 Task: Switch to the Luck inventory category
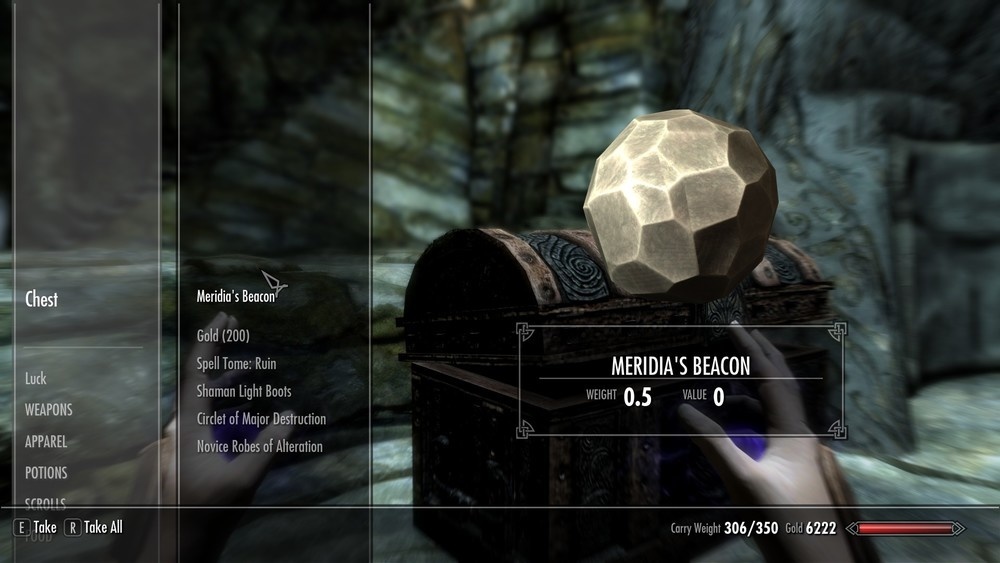pyautogui.click(x=36, y=379)
